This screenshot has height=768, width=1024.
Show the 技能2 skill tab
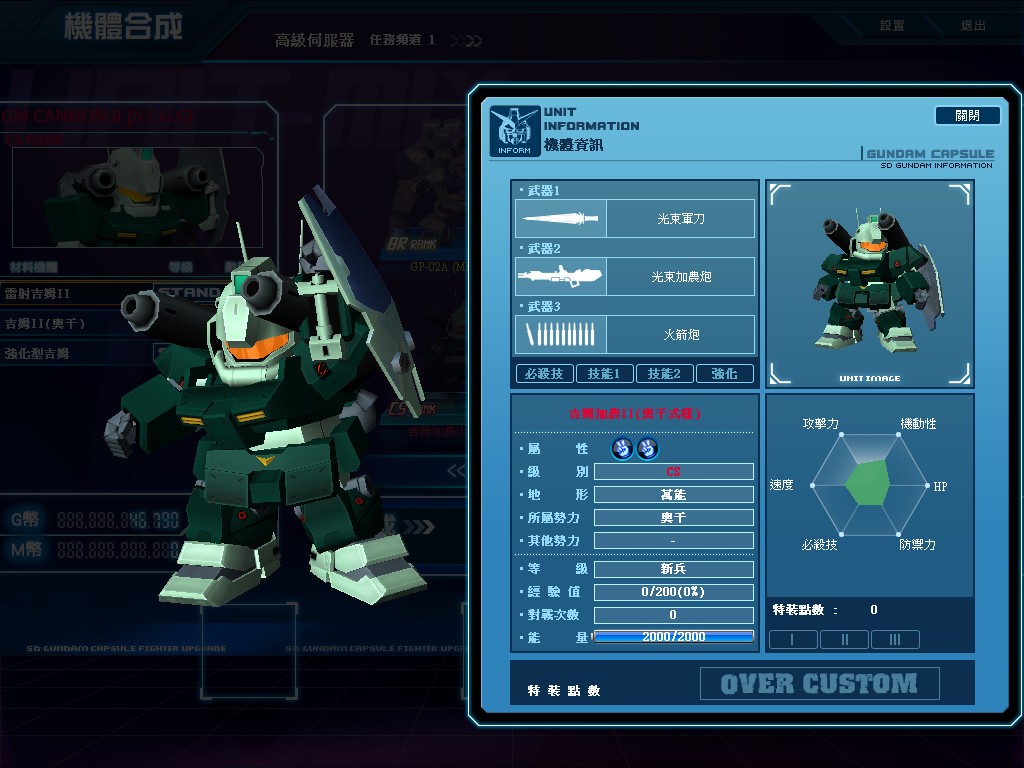tap(664, 374)
